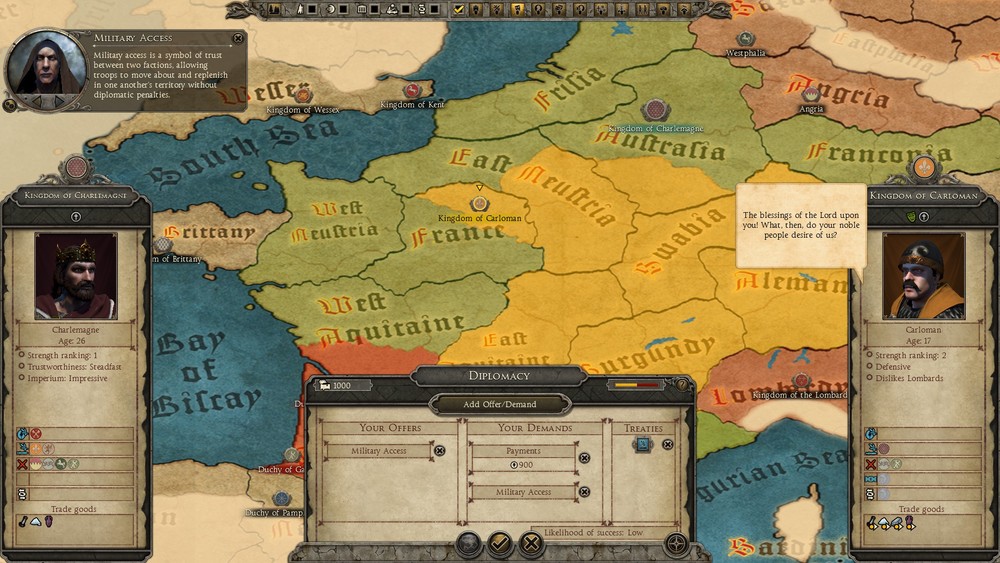Expand the Kingdom of Charlemagne panel arrow

point(76,216)
